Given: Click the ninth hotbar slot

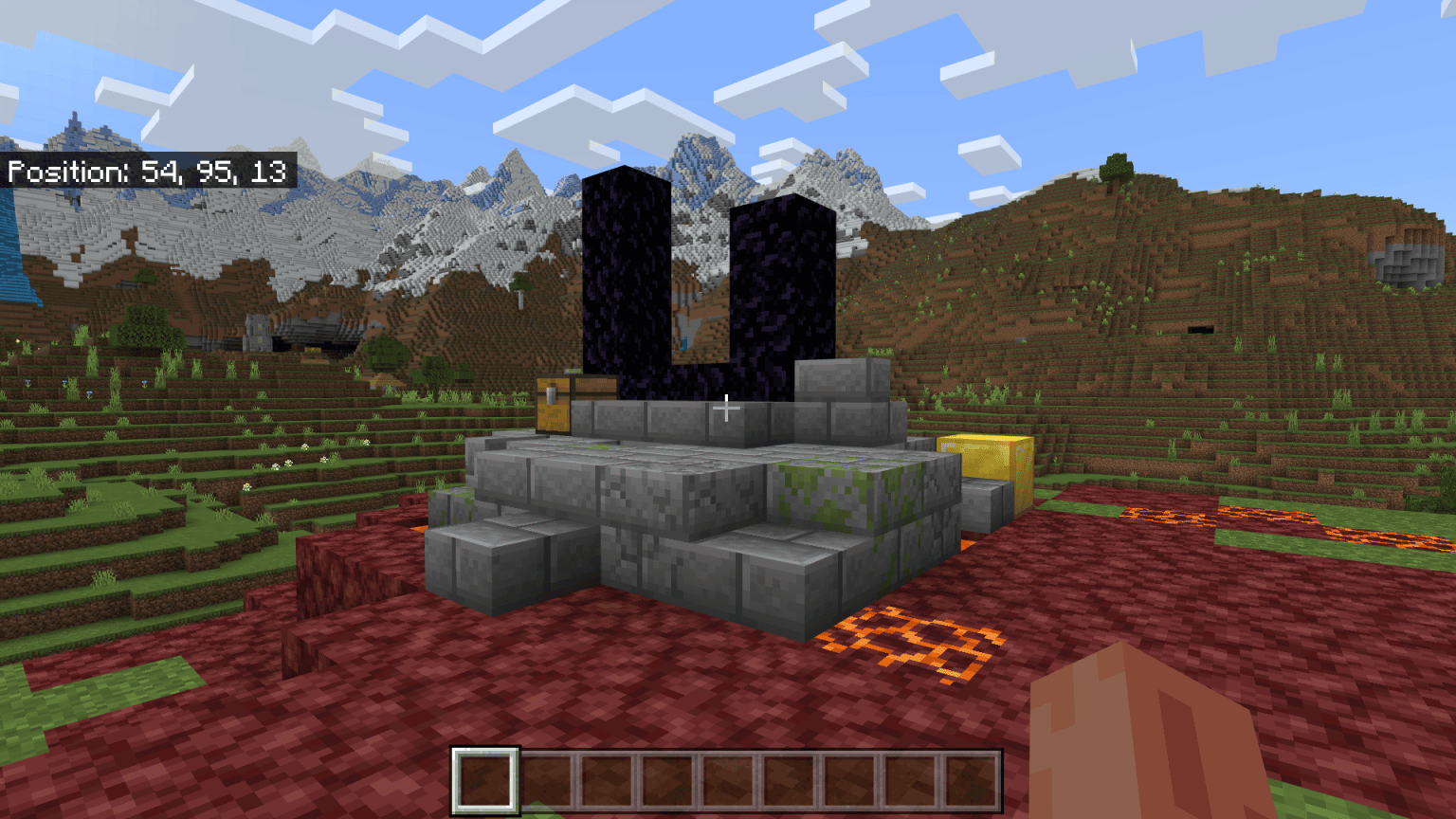Looking at the screenshot, I should 973,782.
